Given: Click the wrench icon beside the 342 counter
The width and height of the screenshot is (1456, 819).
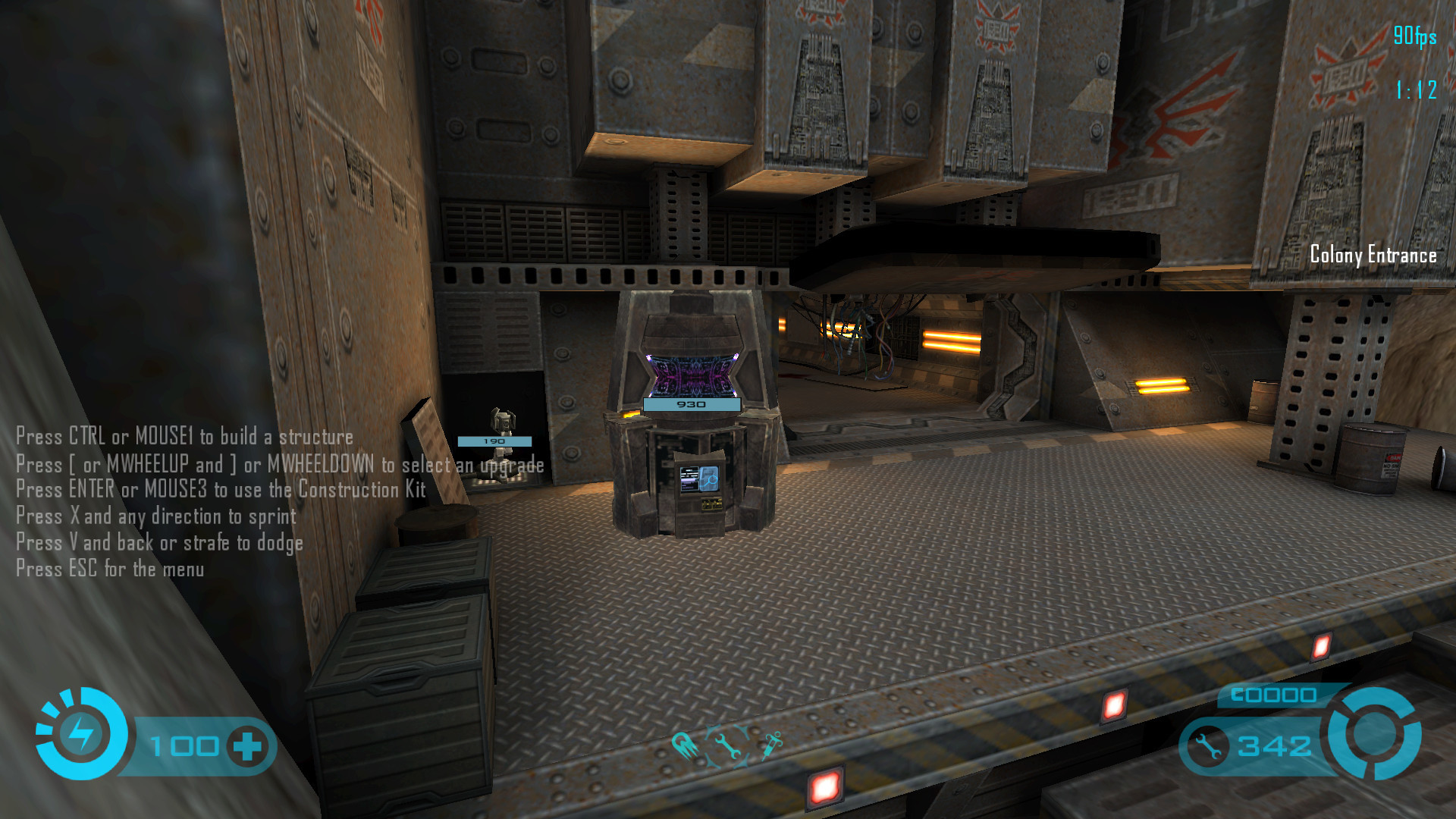Looking at the screenshot, I should click(x=1208, y=746).
